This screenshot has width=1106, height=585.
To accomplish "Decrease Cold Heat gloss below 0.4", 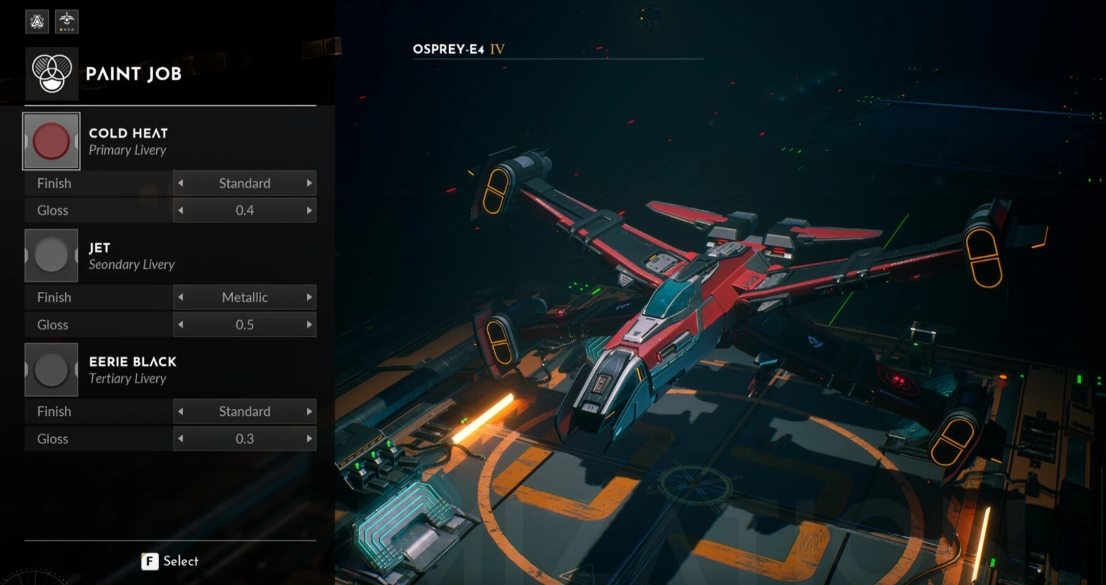I will point(180,211).
